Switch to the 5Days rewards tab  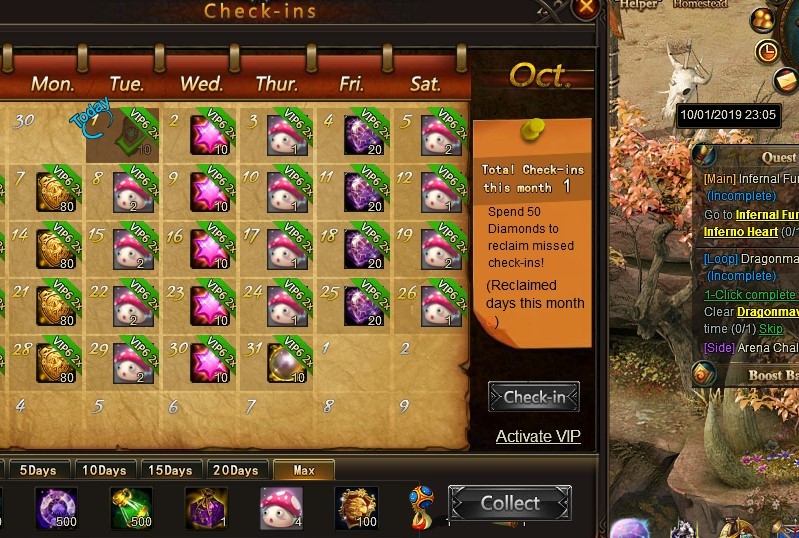[38, 470]
